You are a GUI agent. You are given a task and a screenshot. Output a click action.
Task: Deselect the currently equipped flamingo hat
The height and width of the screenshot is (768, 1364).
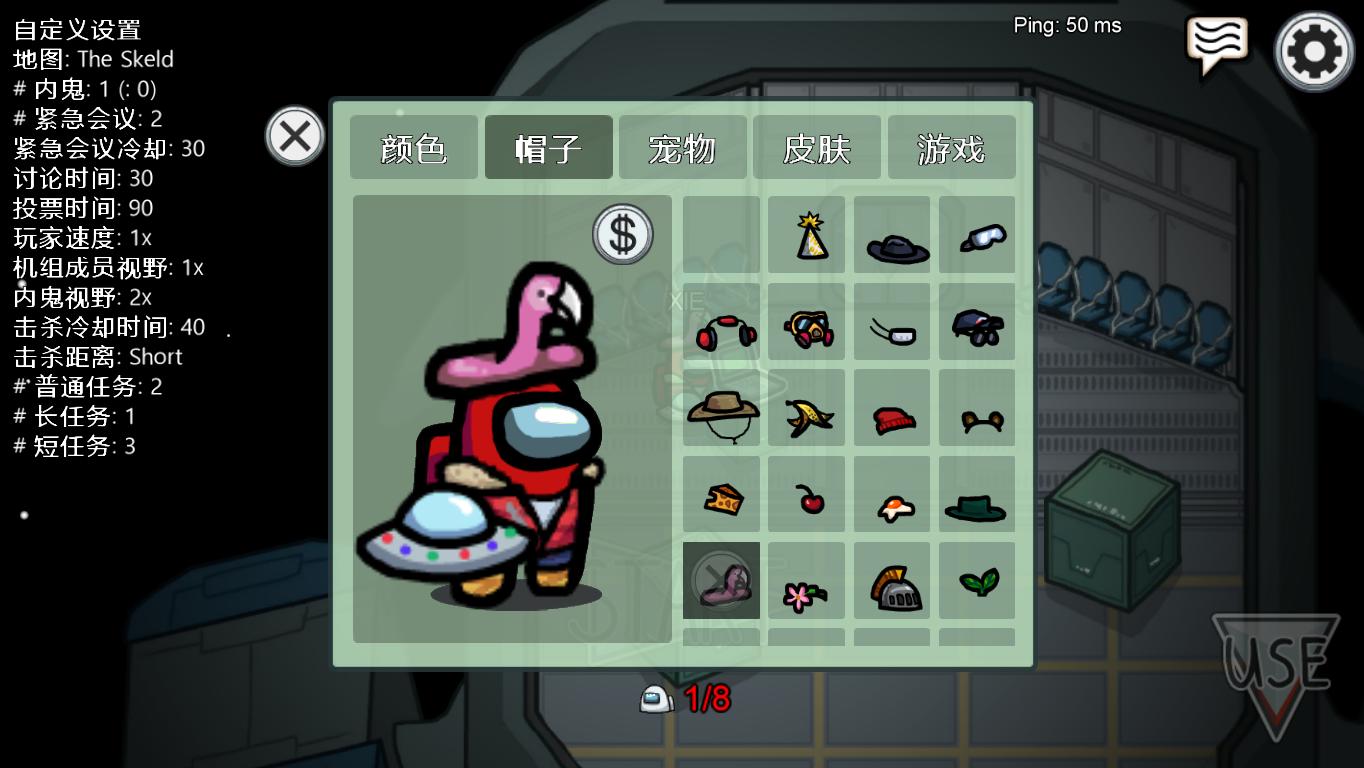(722, 580)
